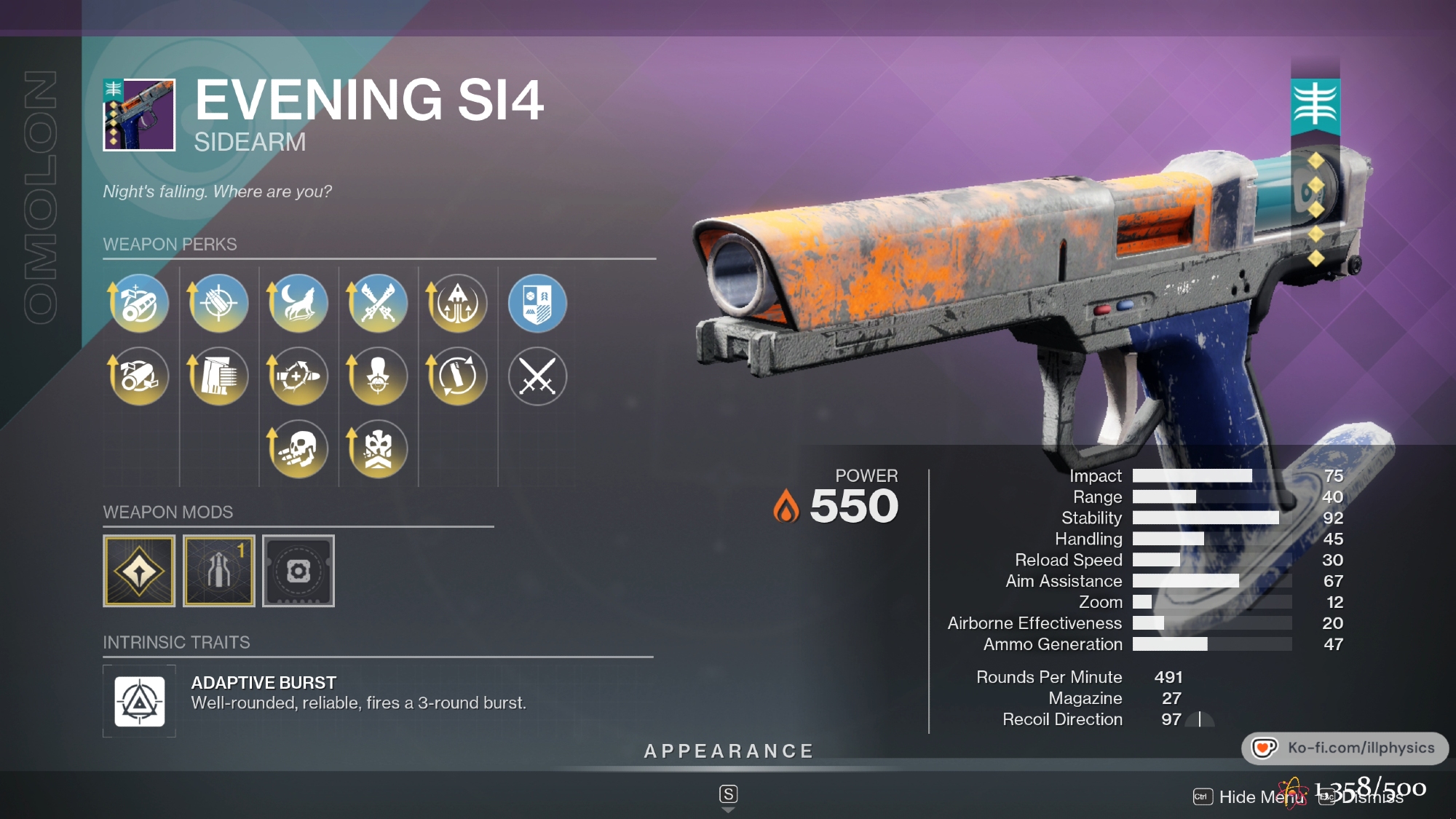Pick the bullets-in-crosshair magazine perk
This screenshot has height=819, width=1456.
(x=218, y=303)
